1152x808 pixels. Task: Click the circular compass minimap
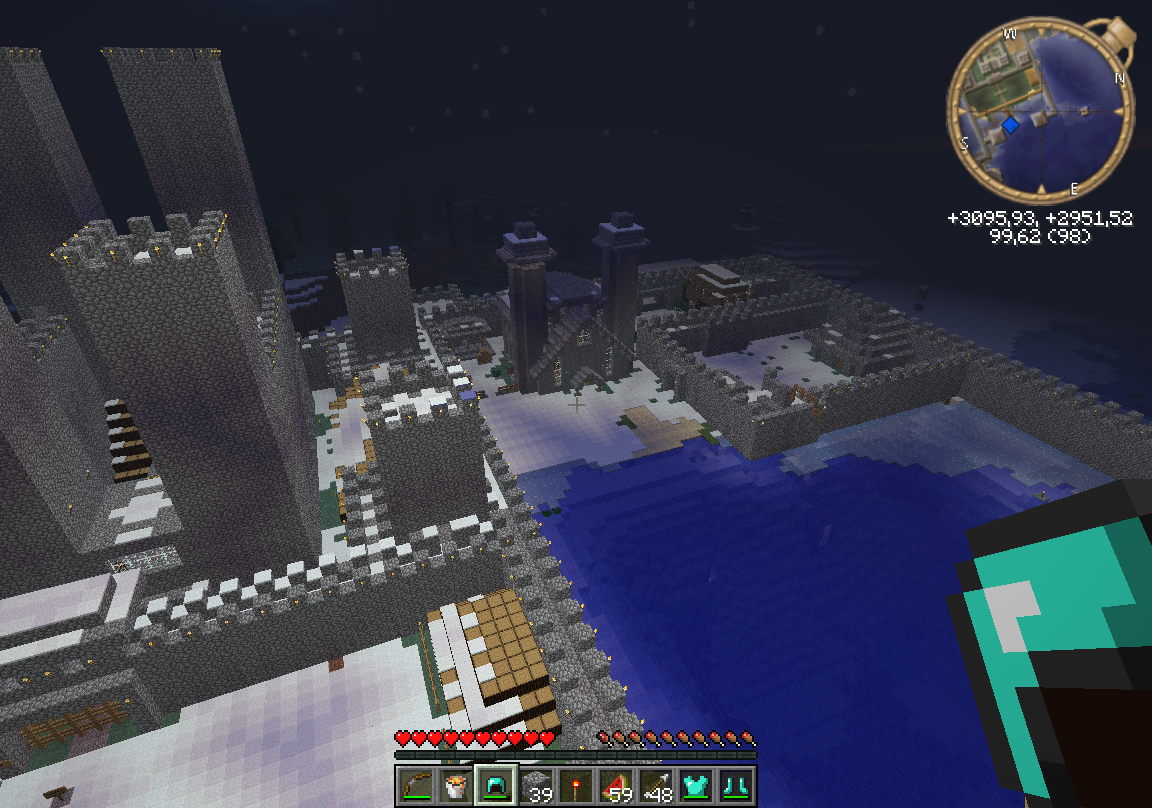click(x=1040, y=109)
